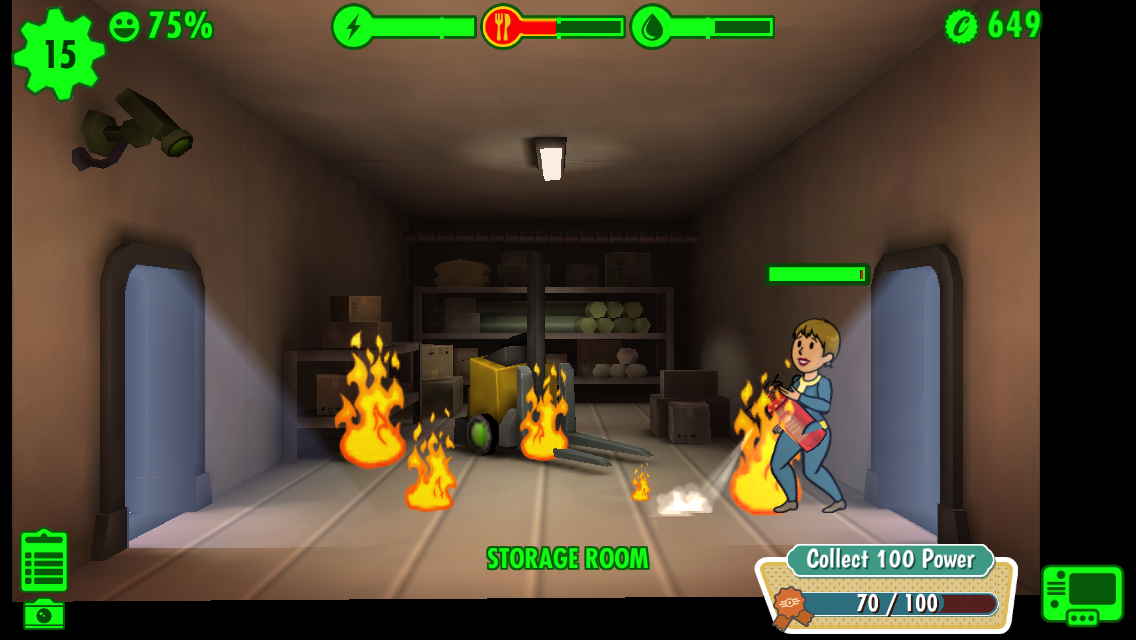Click the vault dweller count gear

pos(58,54)
